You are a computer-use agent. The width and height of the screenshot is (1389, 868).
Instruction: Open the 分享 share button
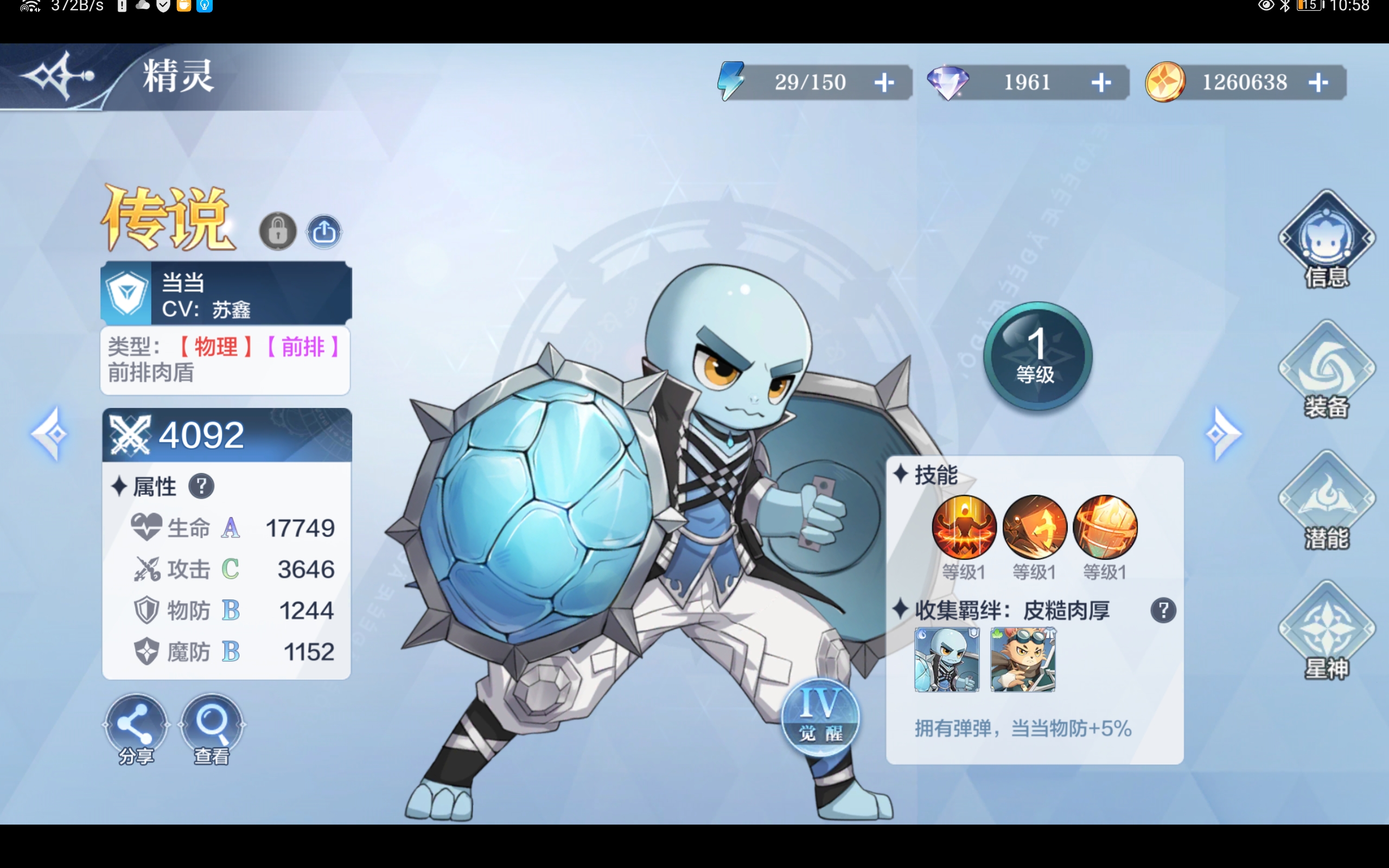click(136, 728)
